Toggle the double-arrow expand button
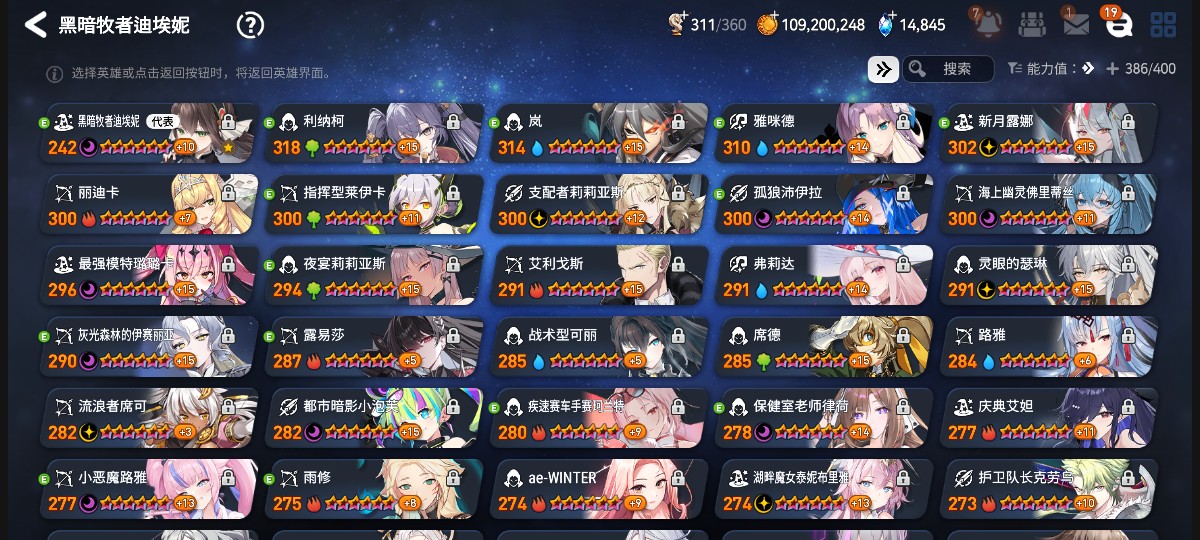 883,69
